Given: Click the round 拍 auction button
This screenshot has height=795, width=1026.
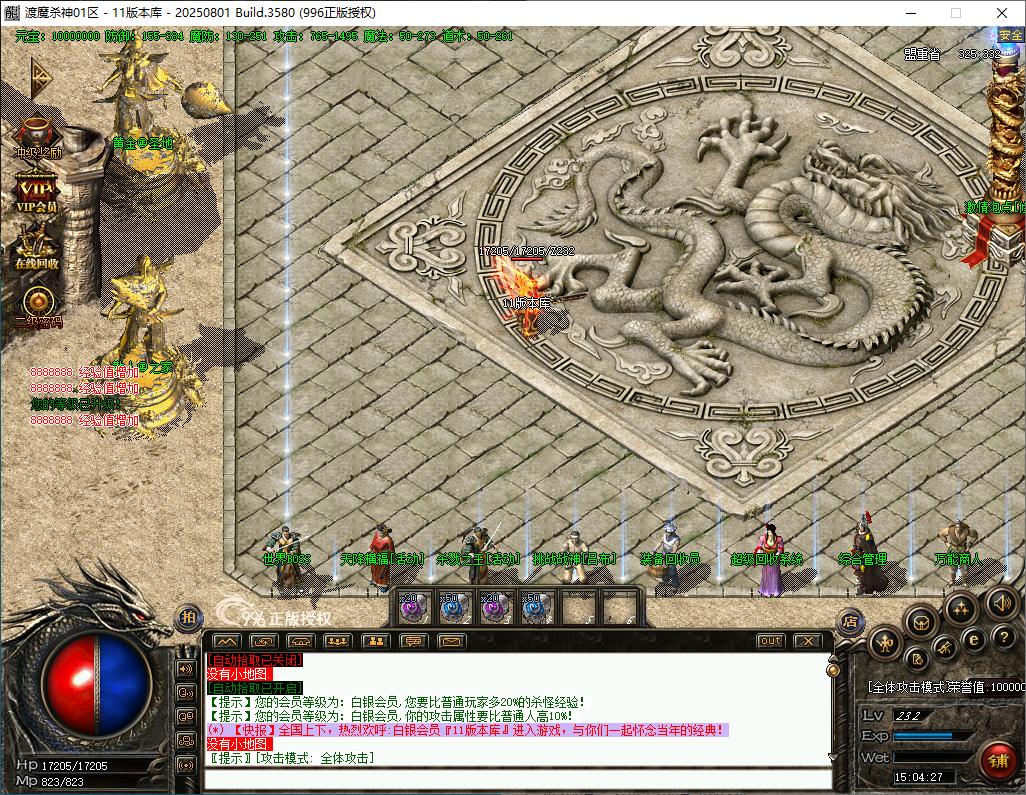Looking at the screenshot, I should [x=187, y=618].
